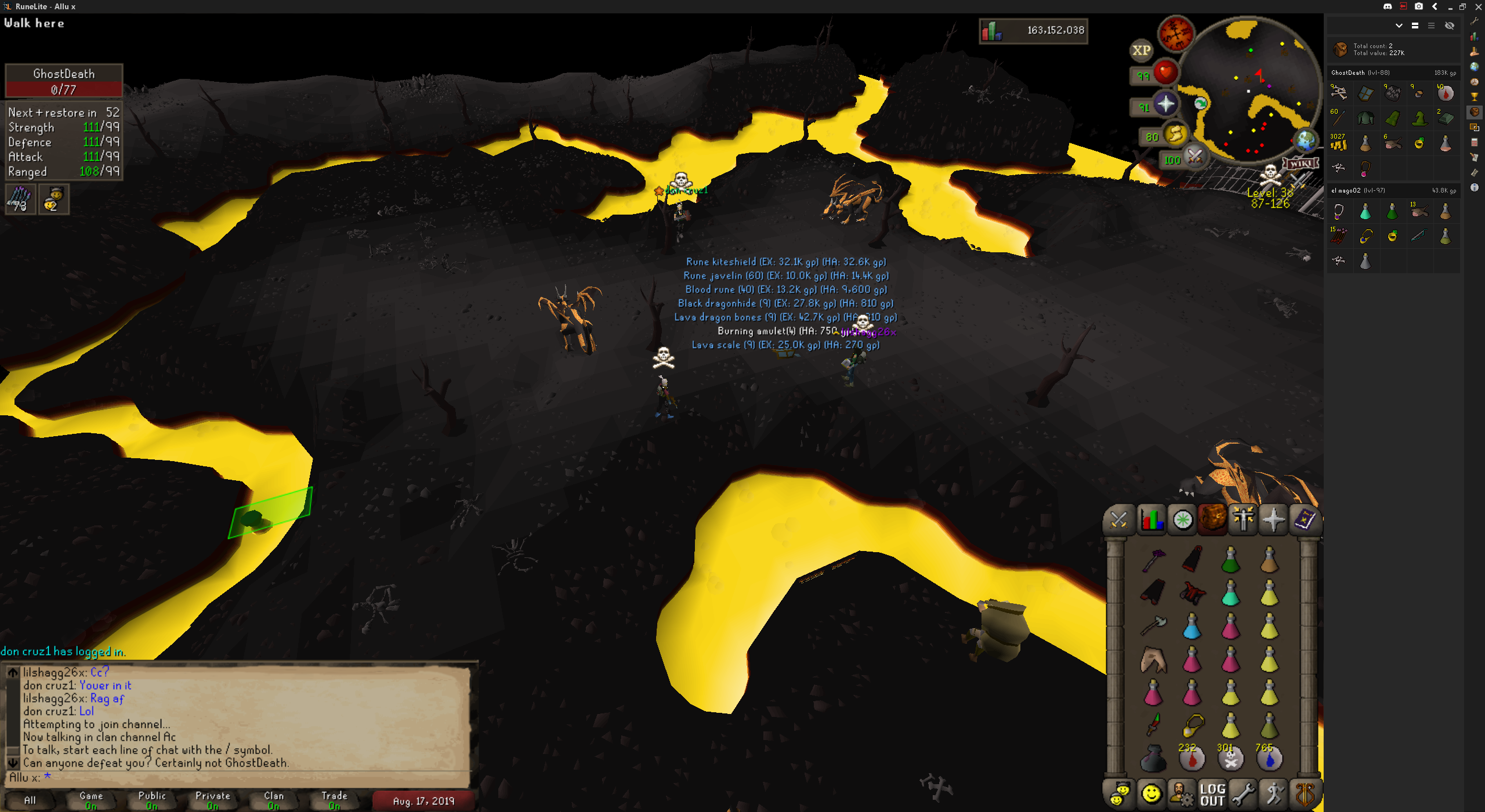Expand the GhostDeath loot tracker entry
Viewport: 1485px width, 812px height.
click(x=1393, y=72)
